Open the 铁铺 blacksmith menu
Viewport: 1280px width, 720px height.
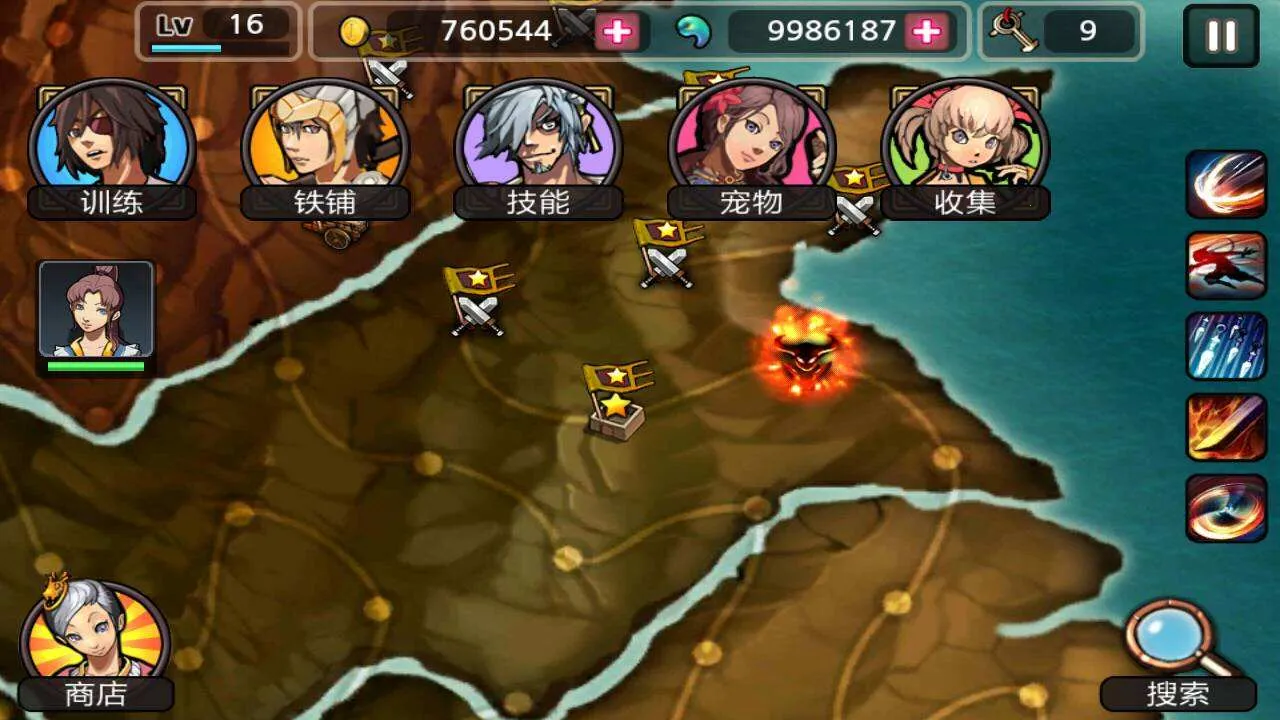point(325,148)
